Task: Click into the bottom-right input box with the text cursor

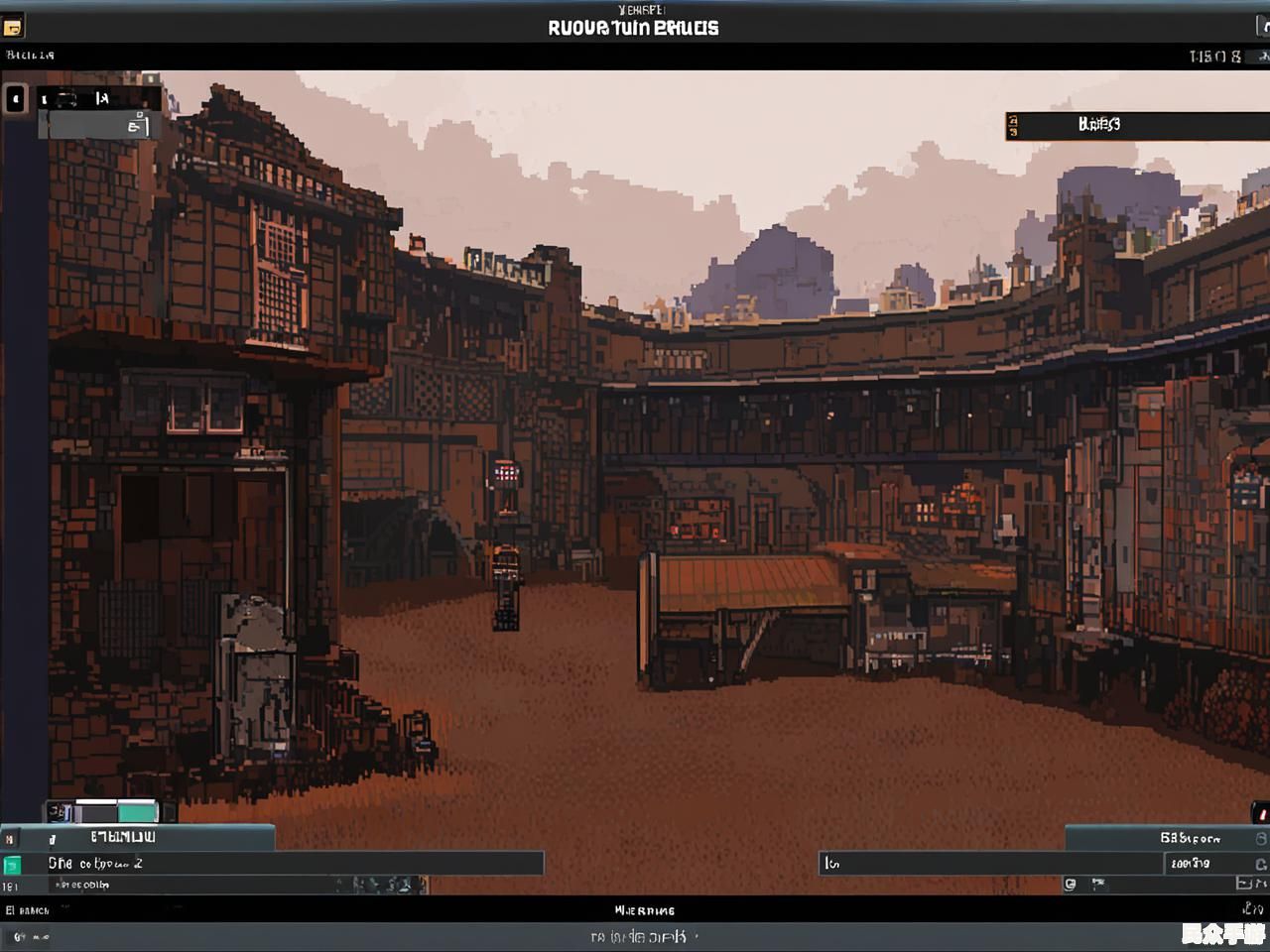Action: point(990,864)
